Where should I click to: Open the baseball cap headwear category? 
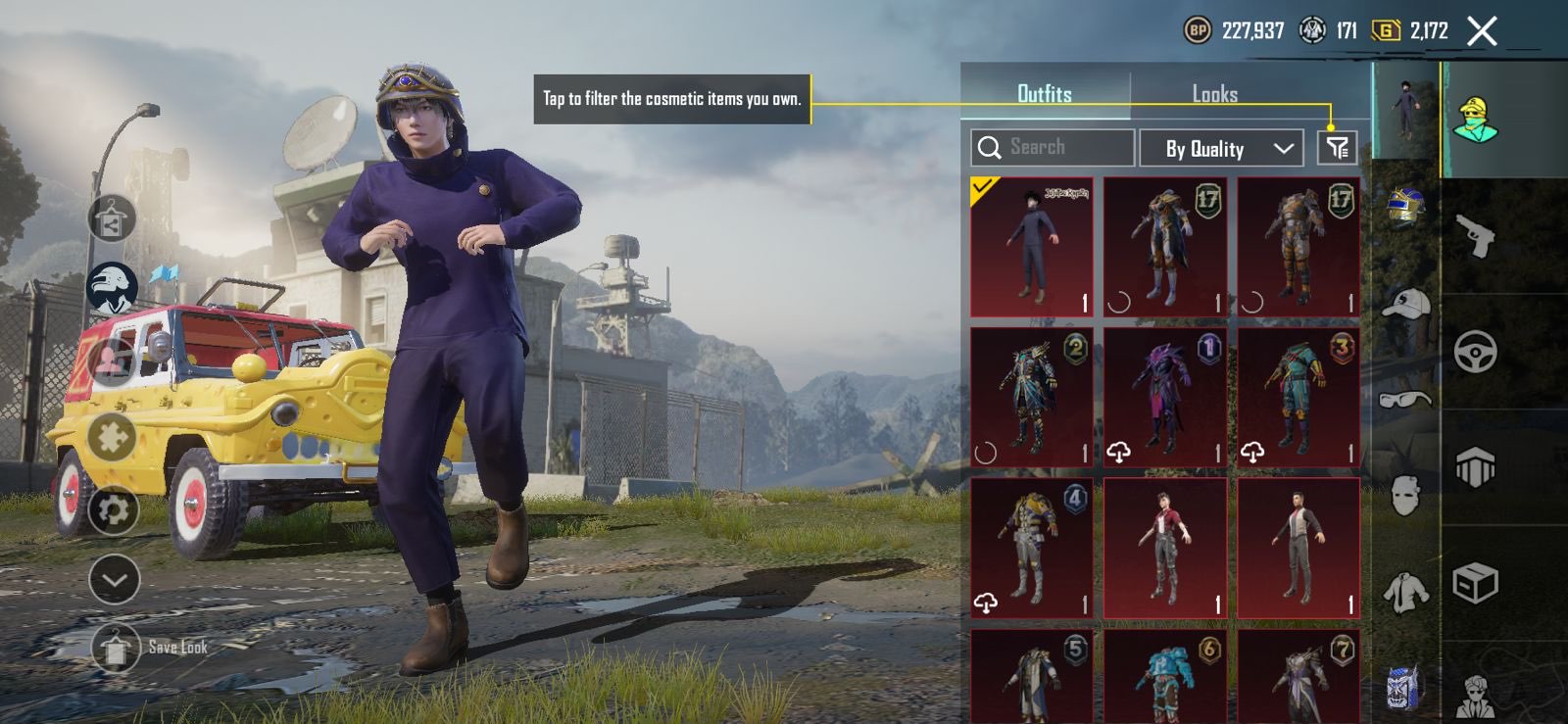(1405, 305)
